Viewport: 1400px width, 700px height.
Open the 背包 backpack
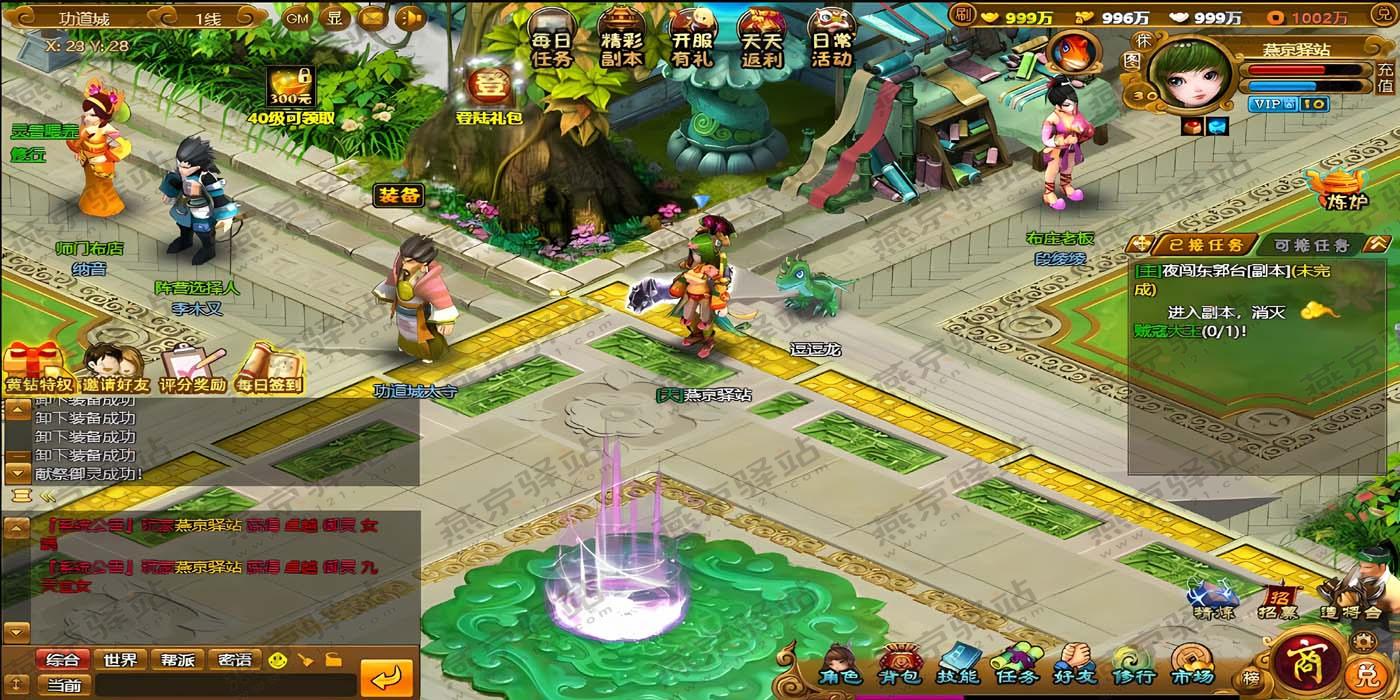898,668
